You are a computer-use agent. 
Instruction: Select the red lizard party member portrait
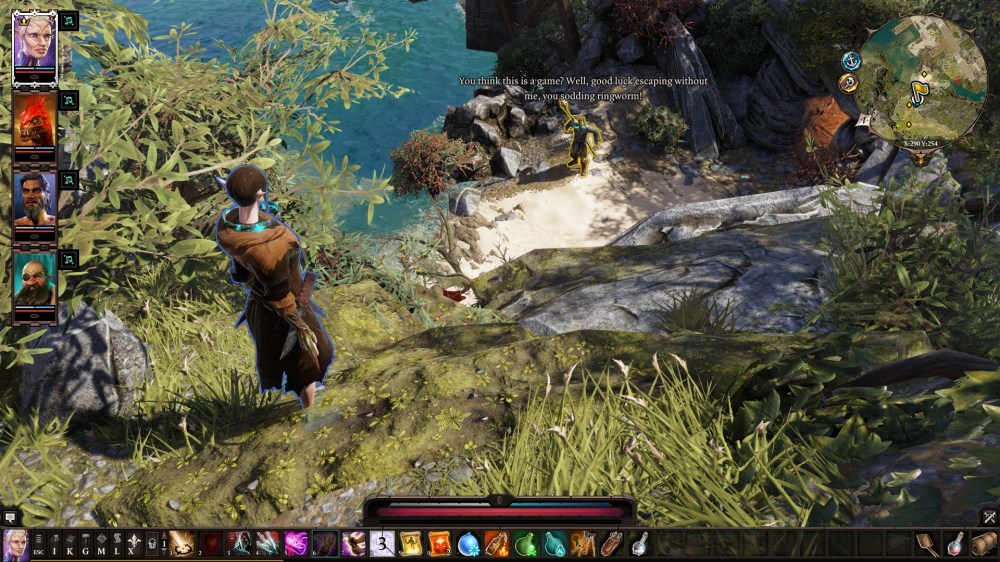point(35,117)
